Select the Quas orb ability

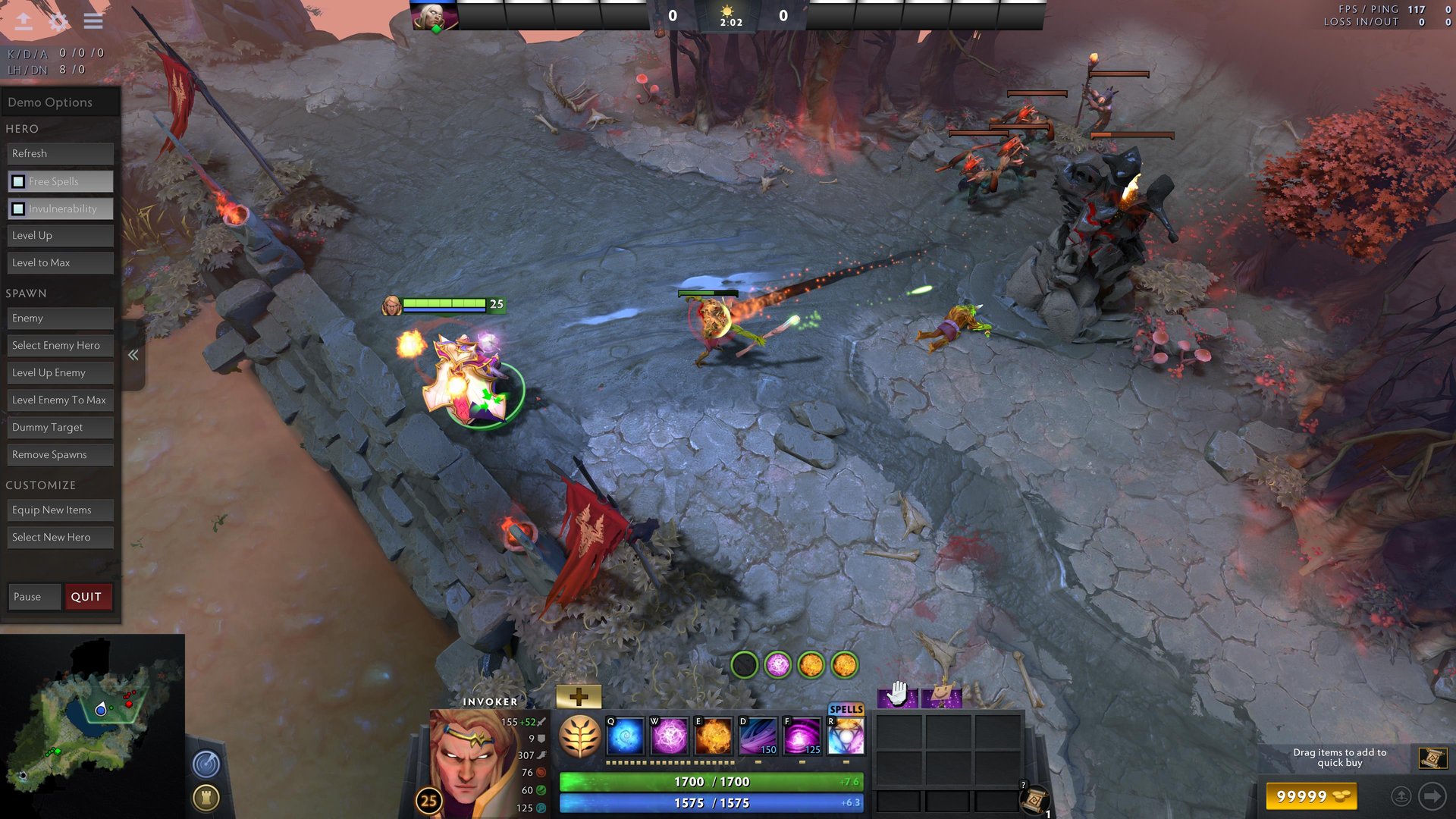(x=624, y=736)
